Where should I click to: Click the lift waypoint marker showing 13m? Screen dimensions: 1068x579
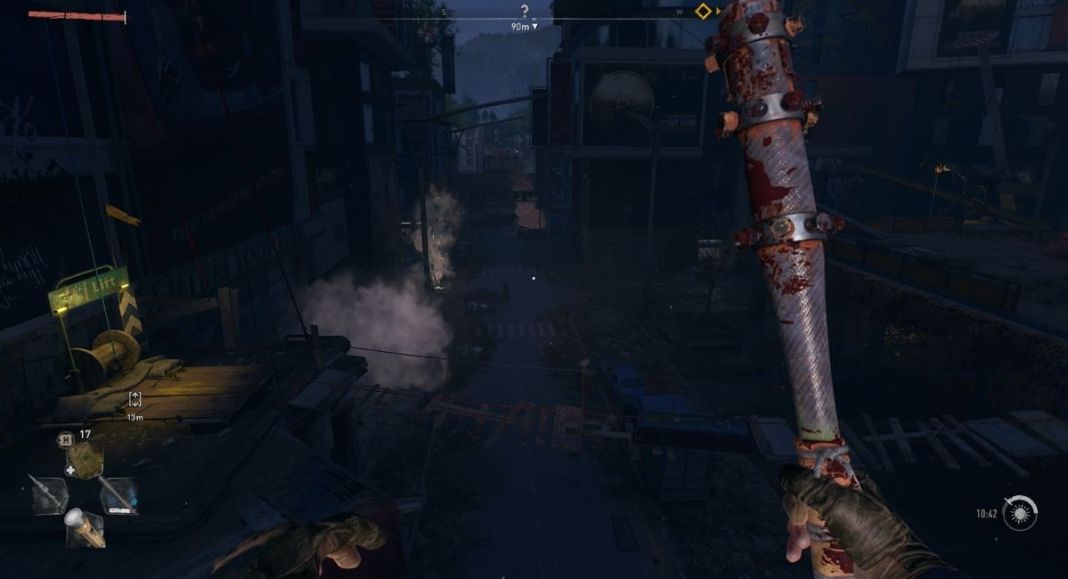(x=135, y=399)
